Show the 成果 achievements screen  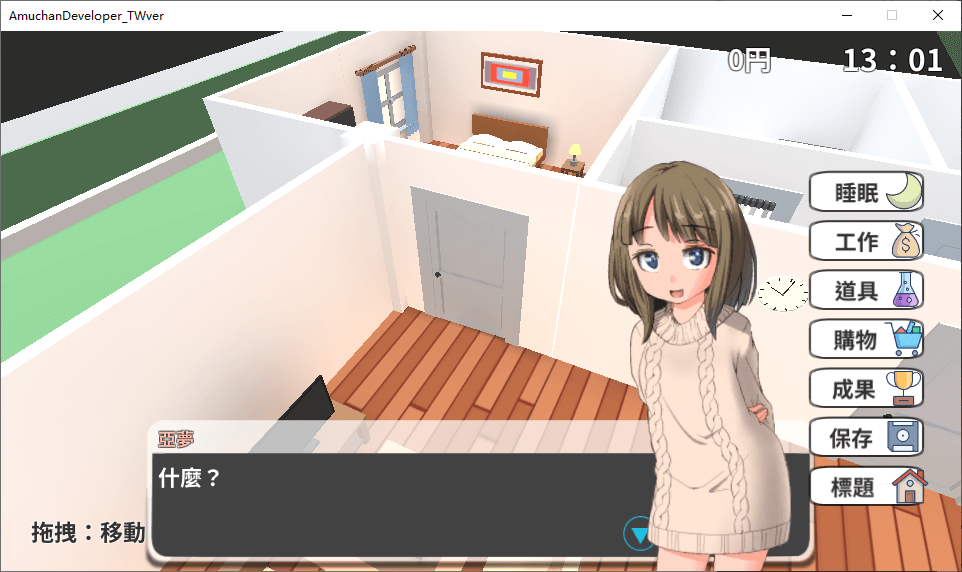click(865, 389)
